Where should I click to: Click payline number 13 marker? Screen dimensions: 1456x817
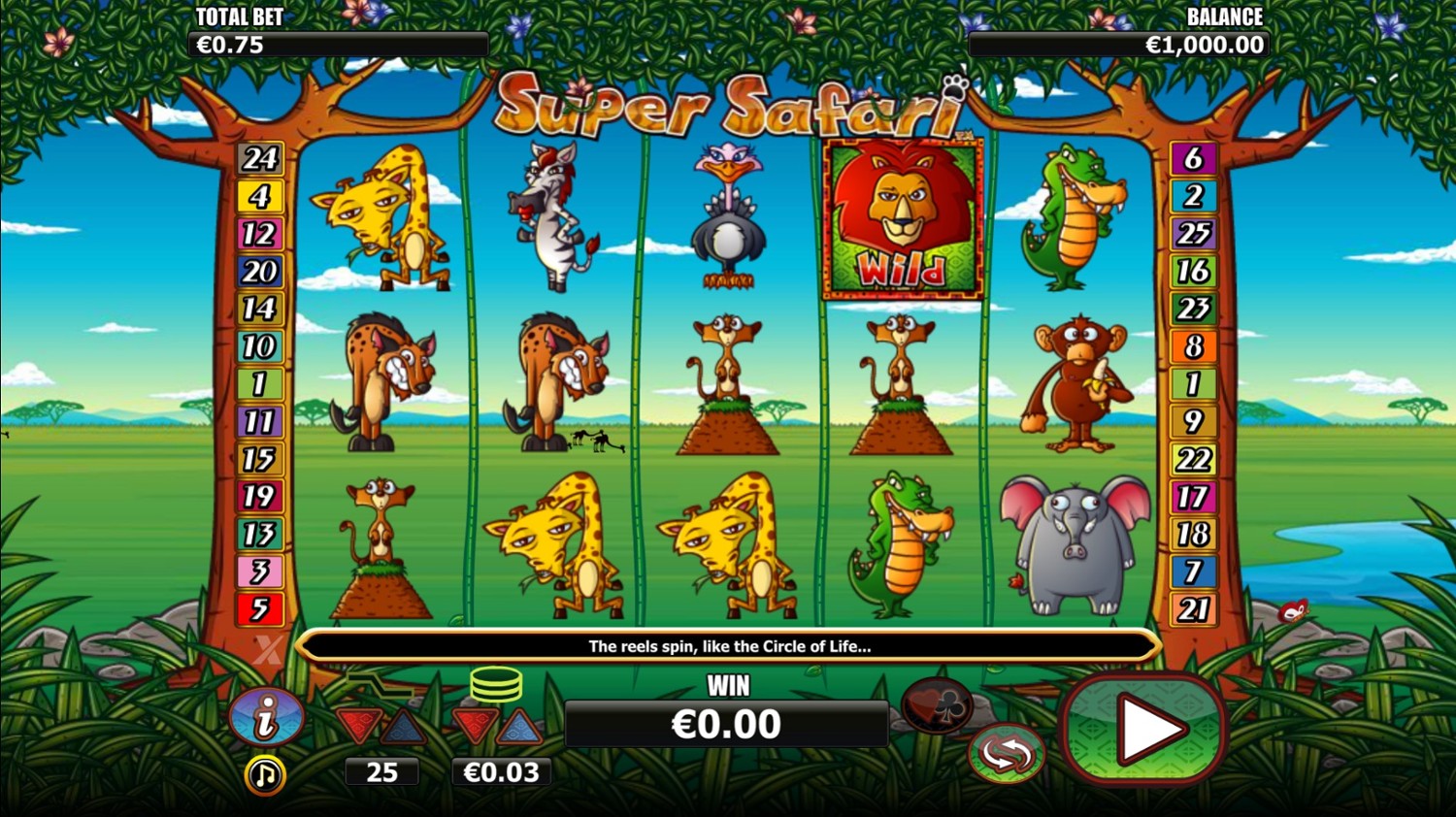(260, 534)
